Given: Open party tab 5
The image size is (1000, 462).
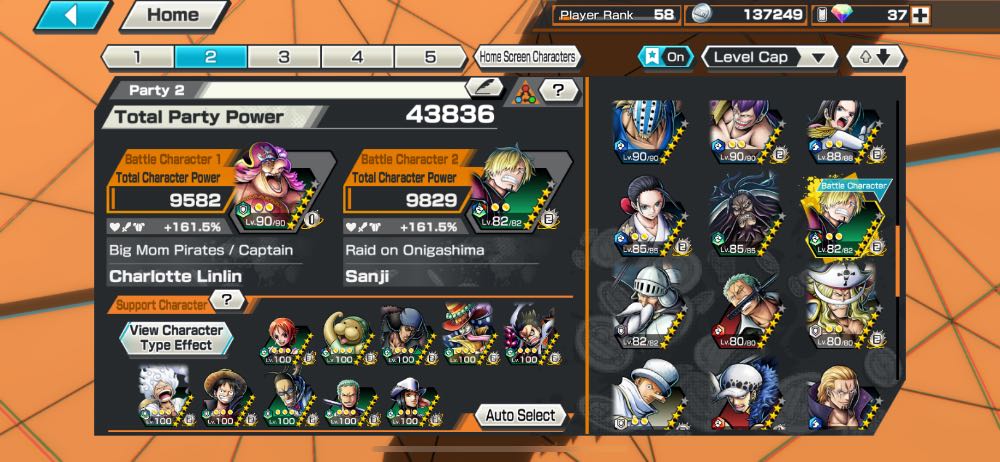Looking at the screenshot, I should [430, 57].
